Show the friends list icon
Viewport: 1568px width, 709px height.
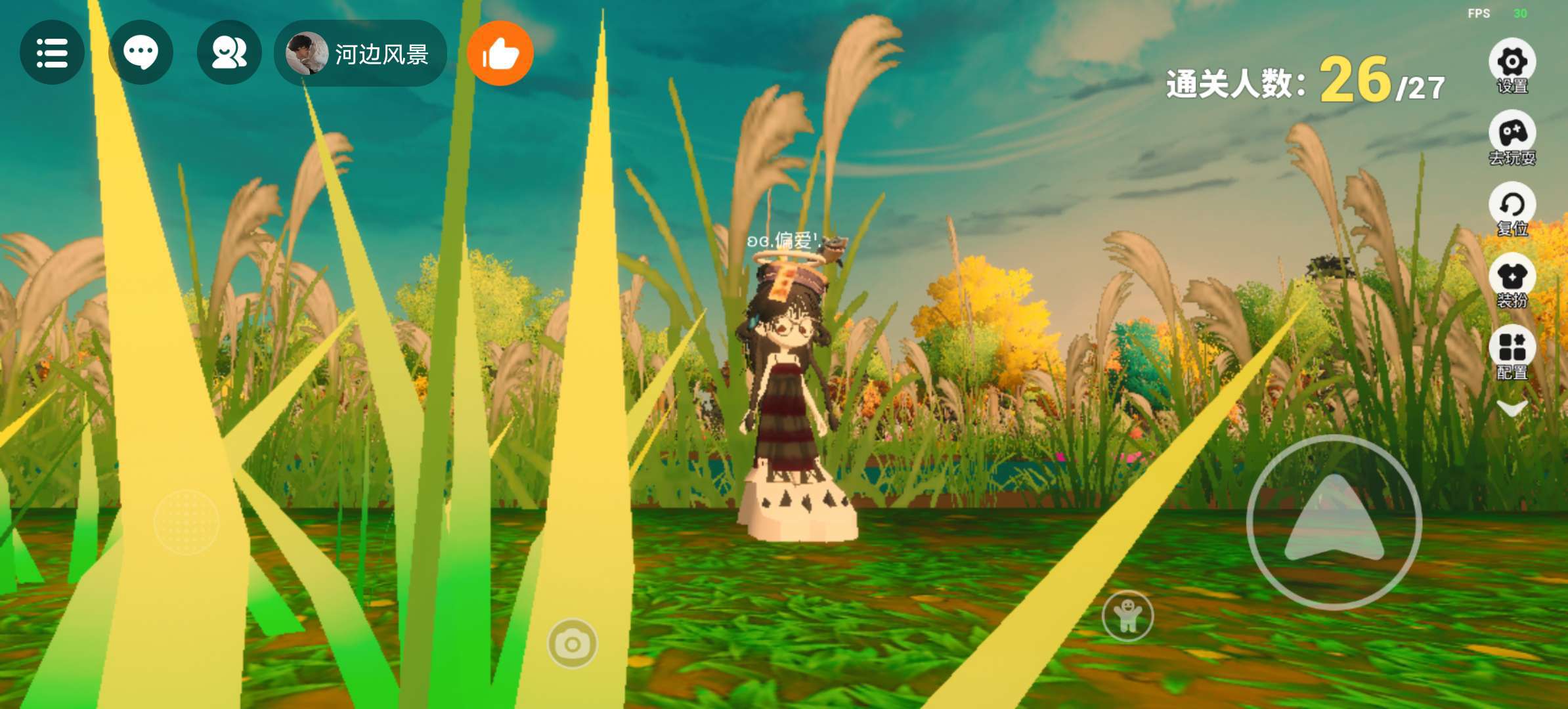coord(229,53)
